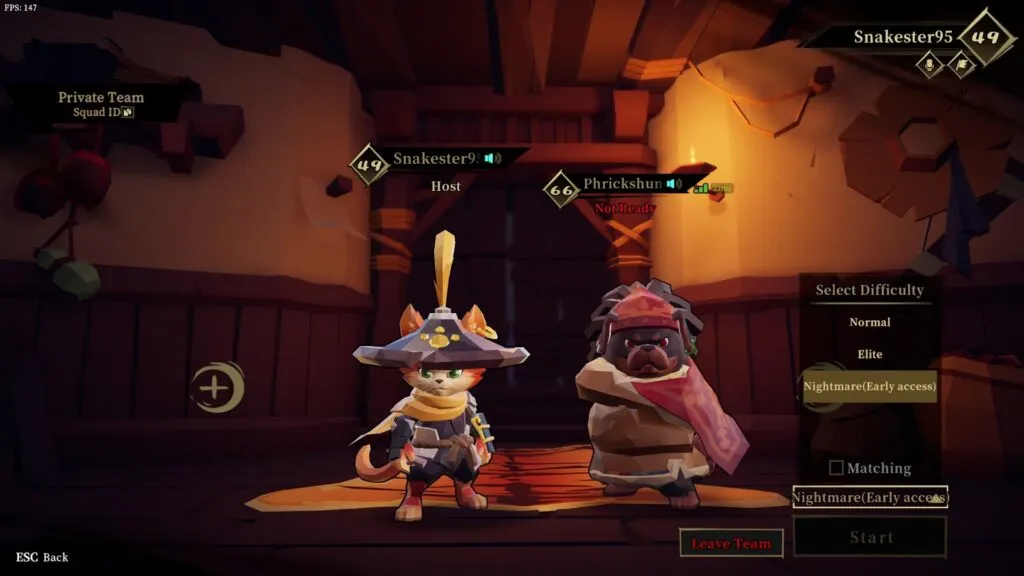Leave the team
This screenshot has width=1024, height=576.
(x=731, y=543)
